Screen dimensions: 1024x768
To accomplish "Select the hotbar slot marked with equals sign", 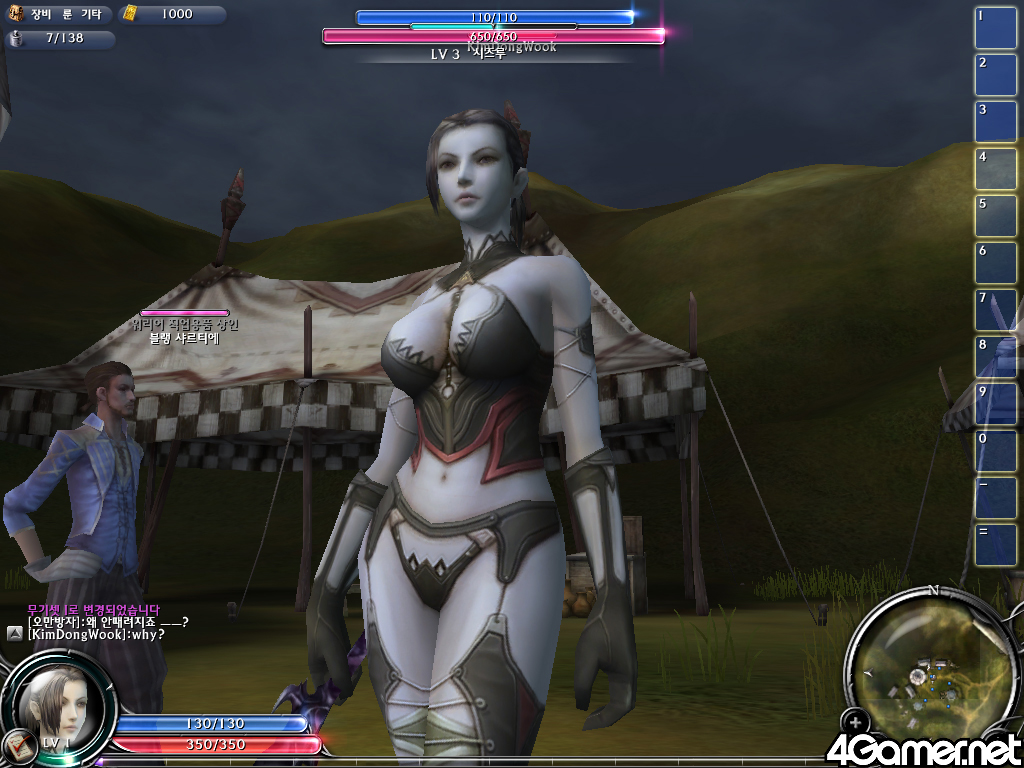I will coord(995,545).
